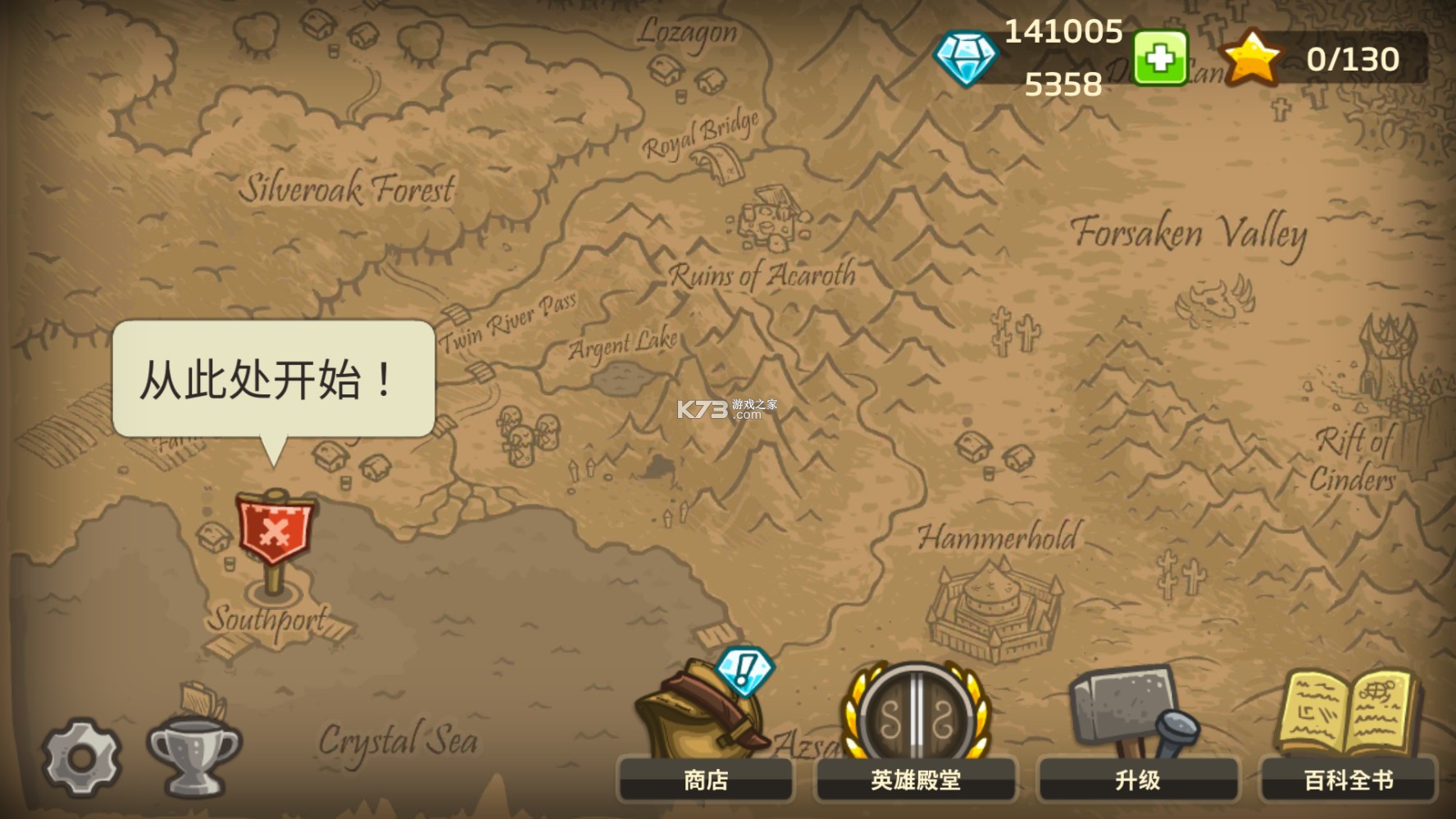Click the 5358 gems balance number
Screen dimensions: 1456x819
pos(1064,82)
